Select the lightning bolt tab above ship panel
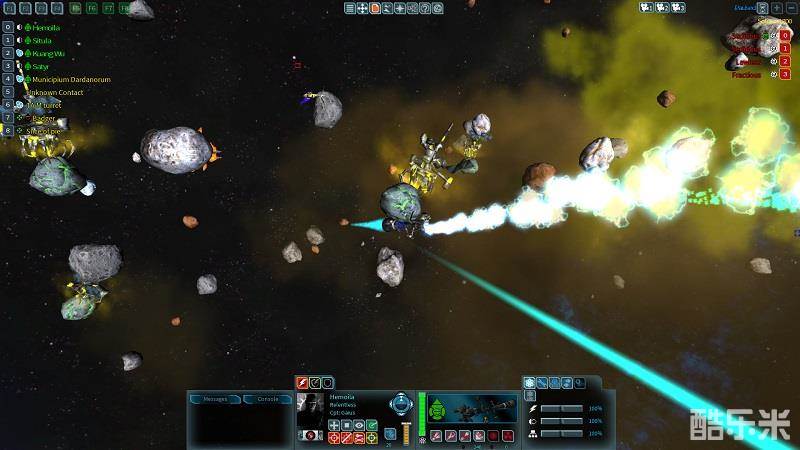This screenshot has width=800, height=450. coord(301,382)
